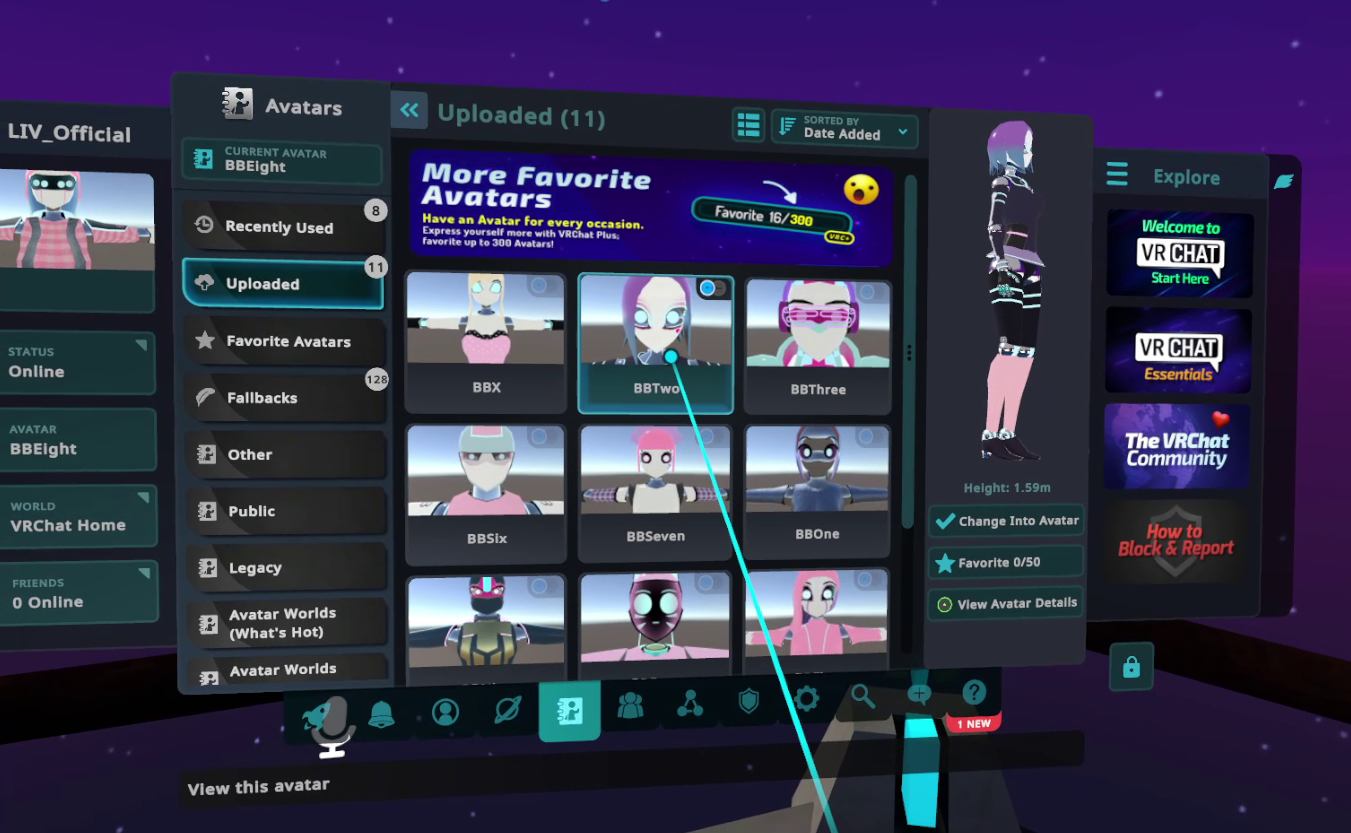Toggle the favorite switch on BBTwo's thumbnail
This screenshot has width=1351, height=833.
click(x=711, y=286)
